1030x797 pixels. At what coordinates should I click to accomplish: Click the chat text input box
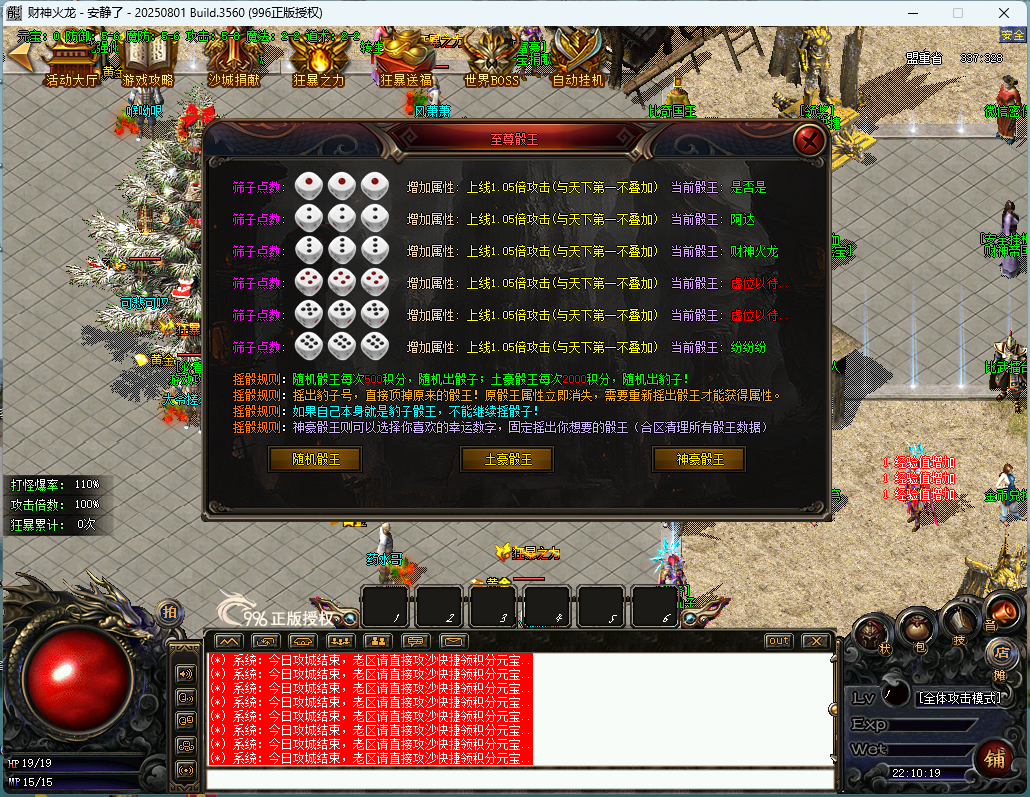tap(520, 779)
